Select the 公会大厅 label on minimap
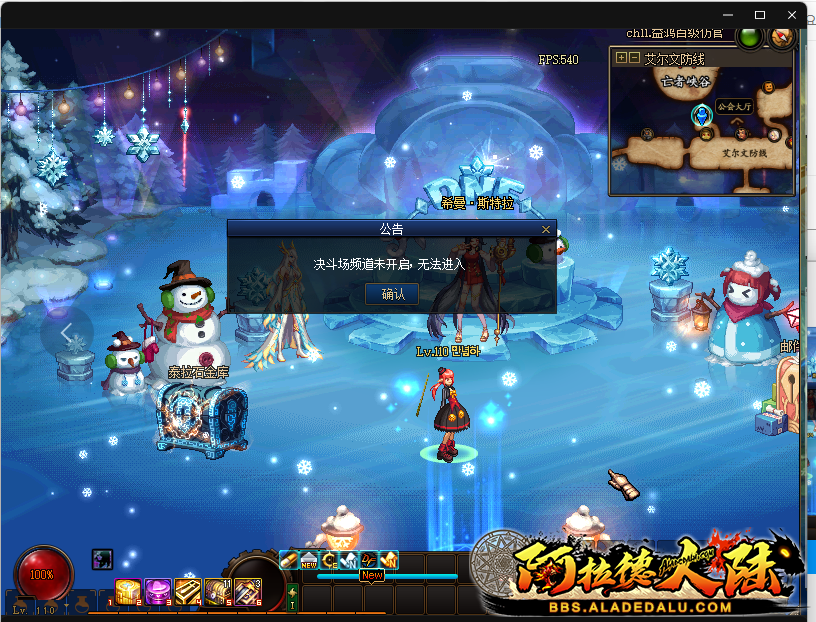 pos(733,106)
